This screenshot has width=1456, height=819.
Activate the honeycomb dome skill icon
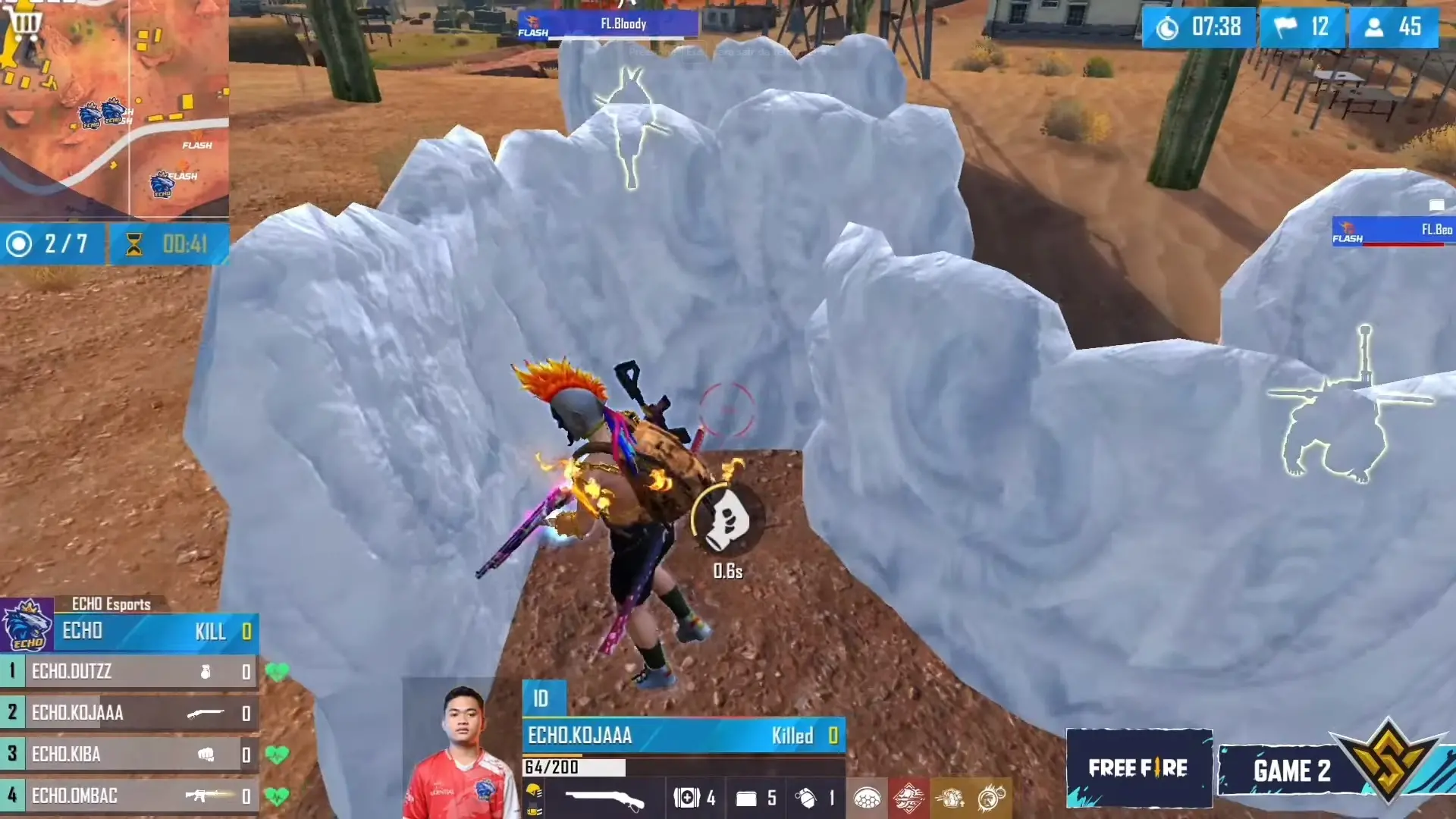pos(867,798)
